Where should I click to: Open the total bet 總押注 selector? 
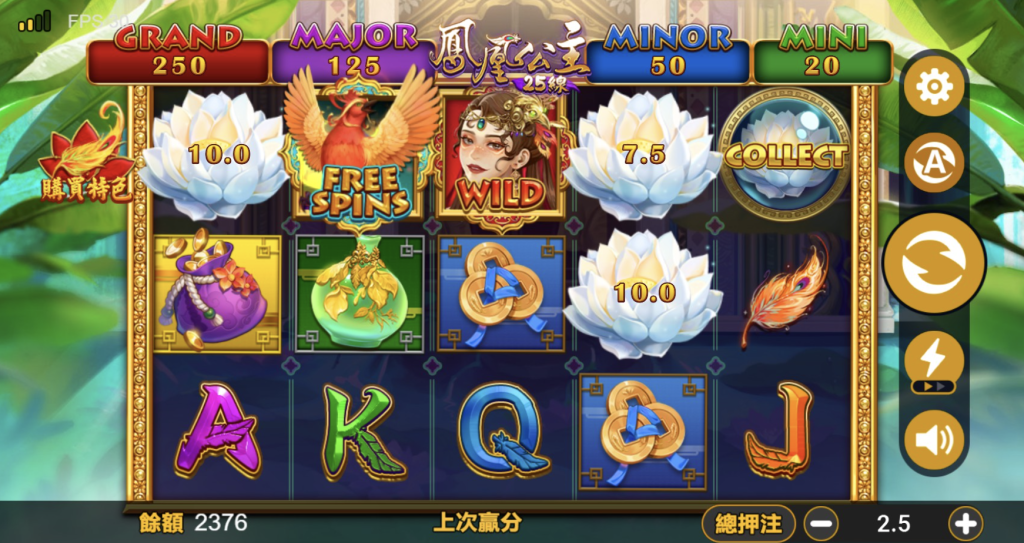click(x=749, y=523)
